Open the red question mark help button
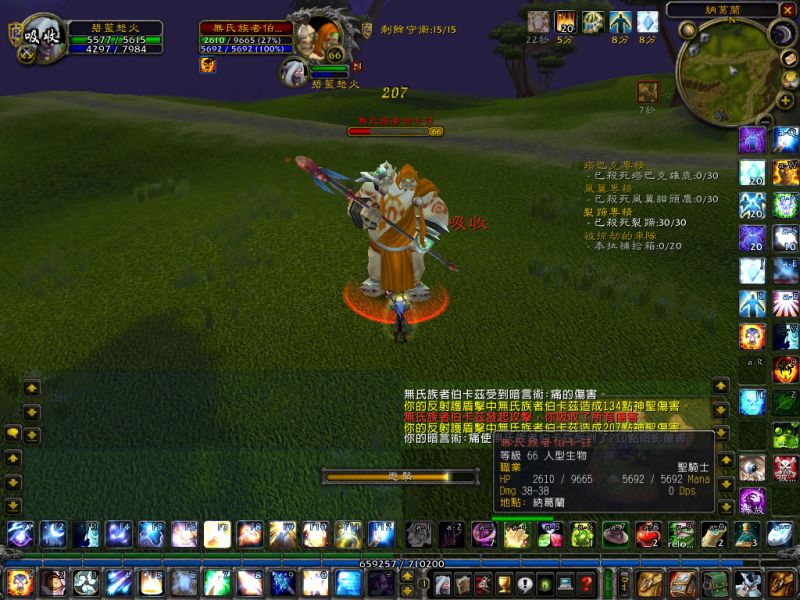This screenshot has width=800, height=600. [x=587, y=584]
